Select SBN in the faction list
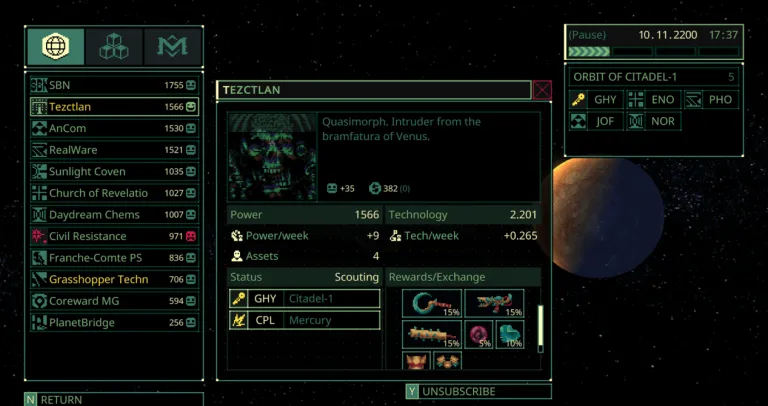 click(114, 85)
